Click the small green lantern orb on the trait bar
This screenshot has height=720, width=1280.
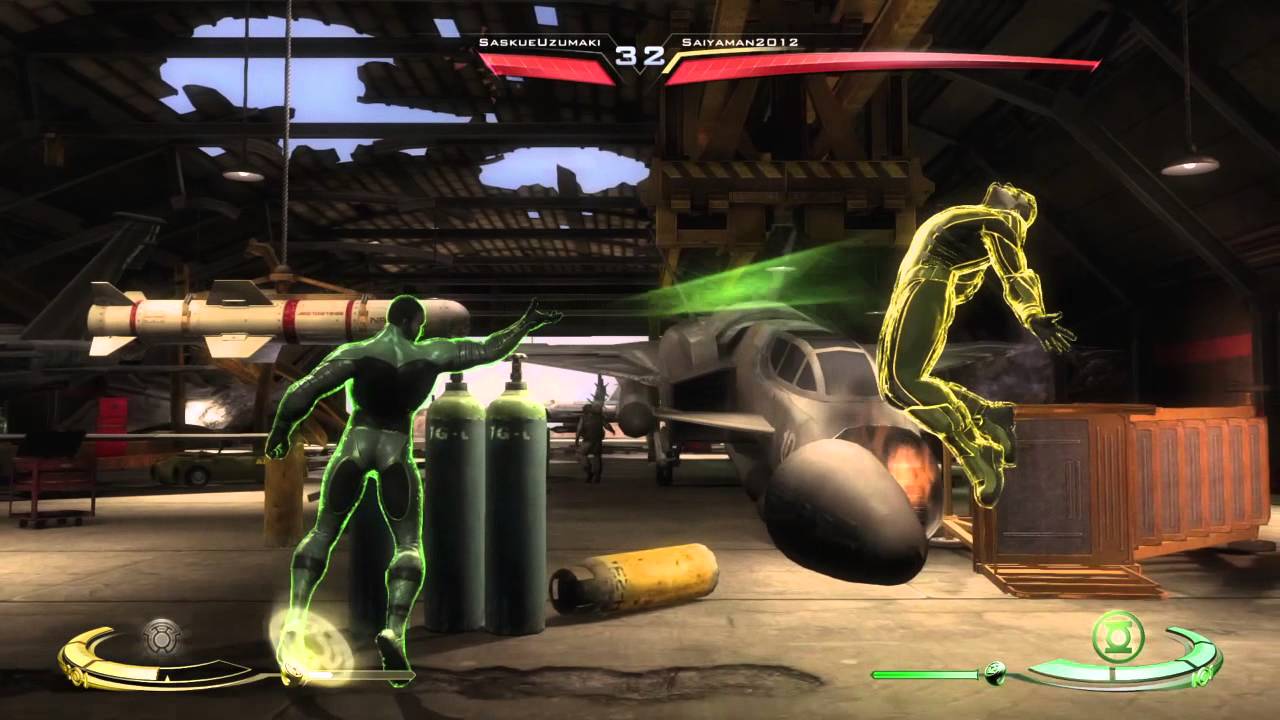click(x=995, y=673)
